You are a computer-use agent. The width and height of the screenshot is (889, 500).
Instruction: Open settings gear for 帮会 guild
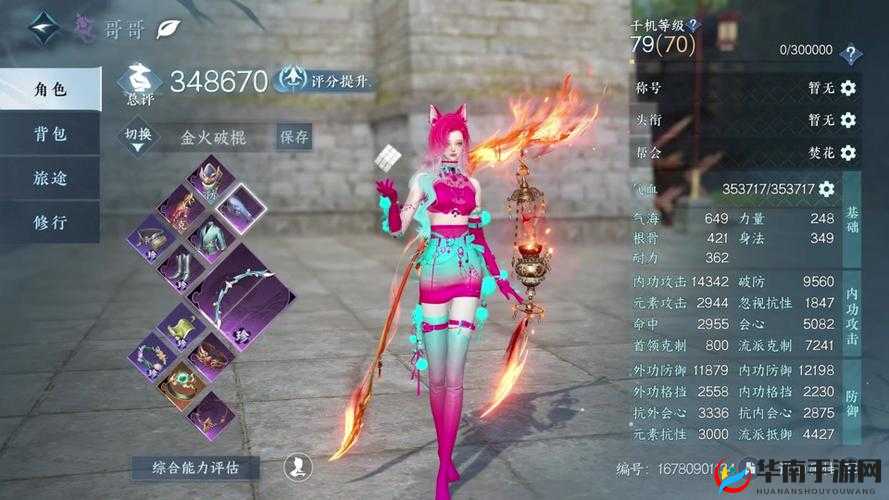pyautogui.click(x=848, y=152)
